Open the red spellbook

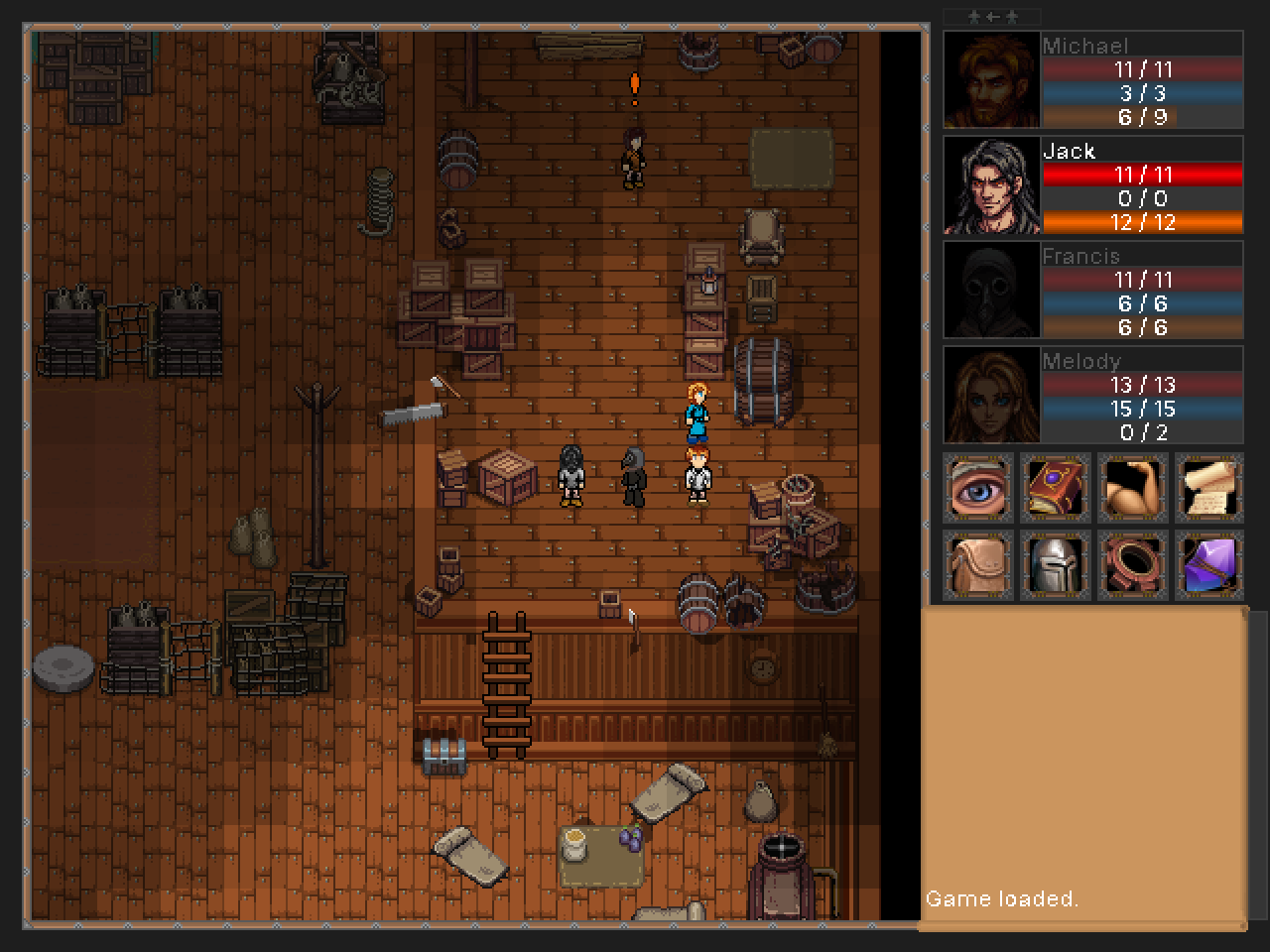pyautogui.click(x=1056, y=488)
